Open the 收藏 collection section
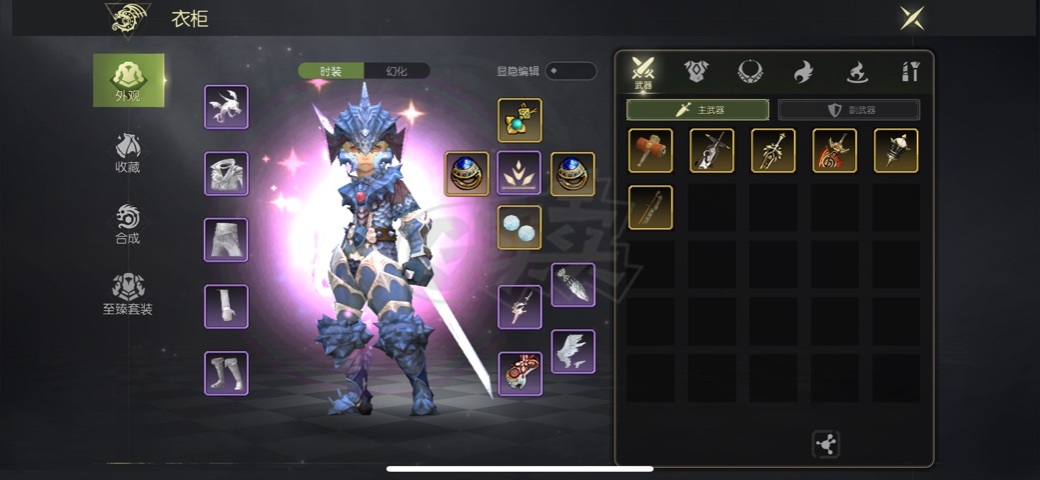The height and width of the screenshot is (480, 1040). tap(127, 153)
